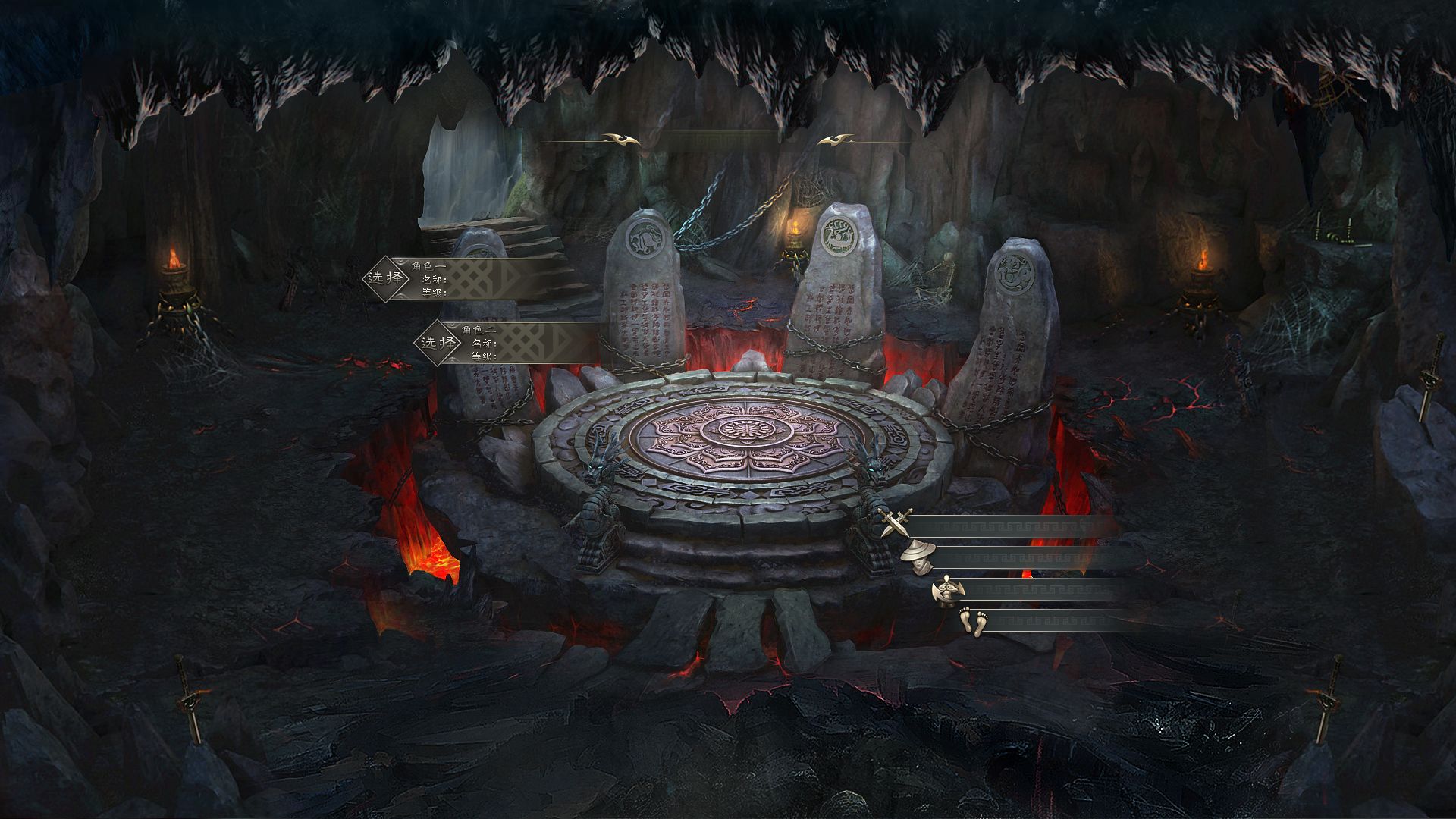Select the crossed swords menu bar
This screenshot has width=1456, height=819.
(1009, 527)
